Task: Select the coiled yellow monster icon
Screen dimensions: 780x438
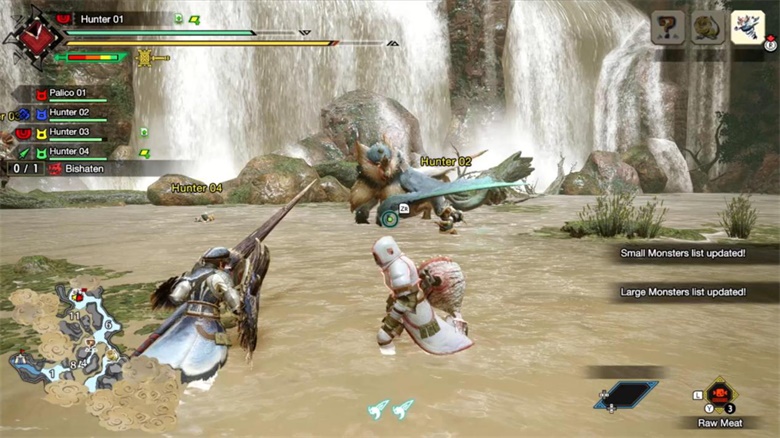Action: pos(706,27)
